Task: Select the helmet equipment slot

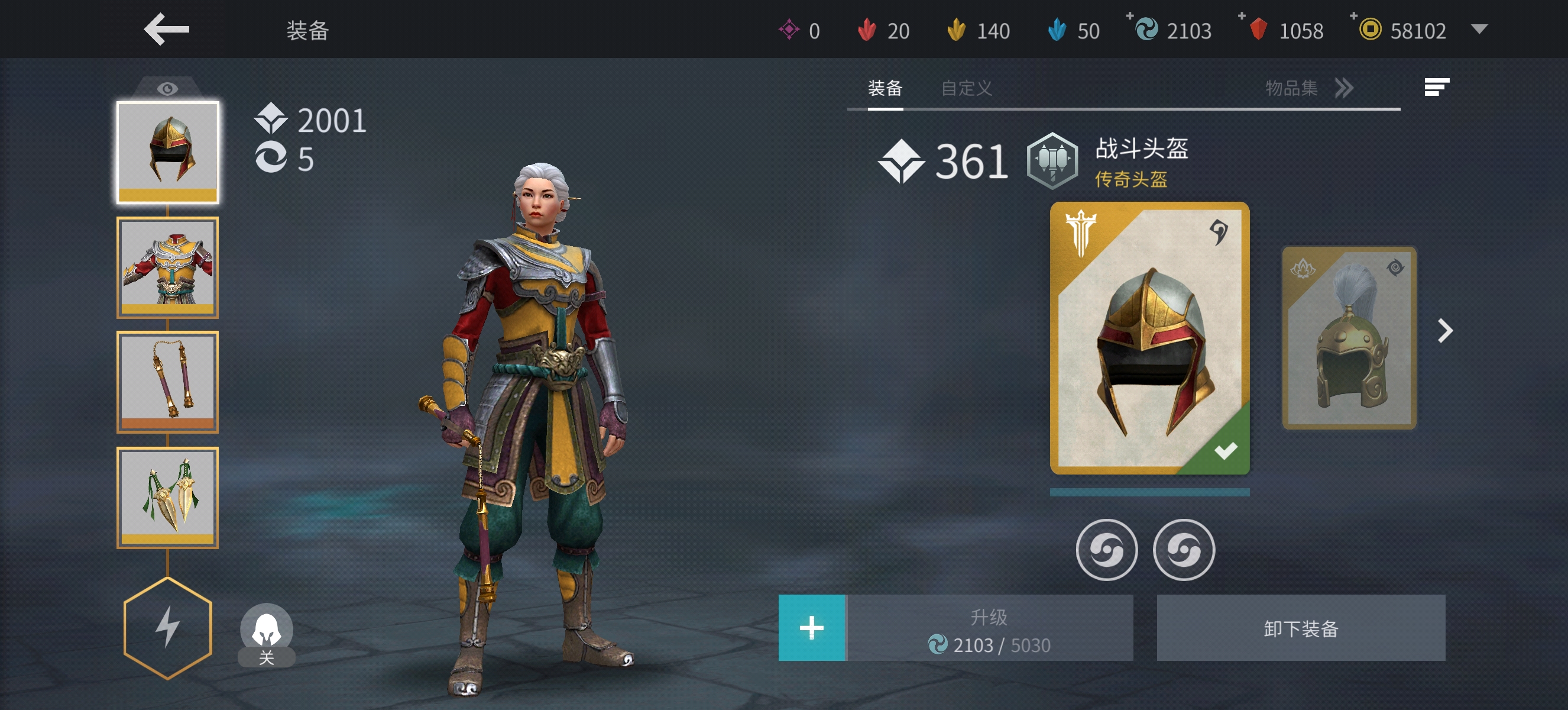Action: pyautogui.click(x=167, y=152)
